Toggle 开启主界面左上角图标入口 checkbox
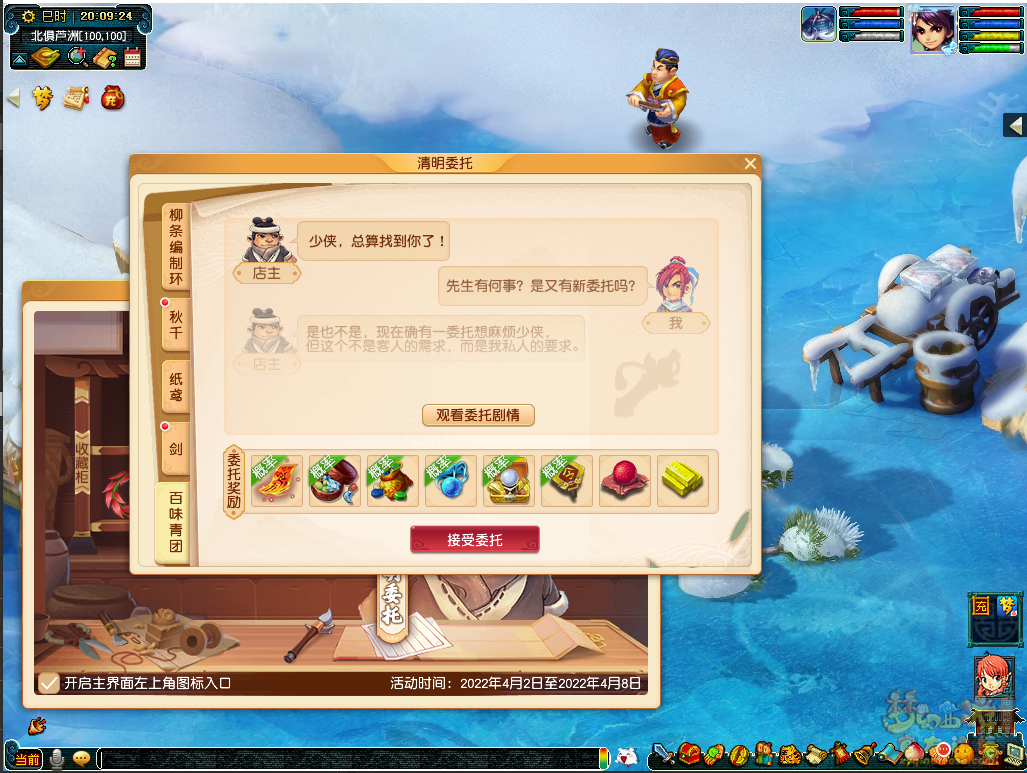This screenshot has height=773, width=1027. [x=47, y=684]
